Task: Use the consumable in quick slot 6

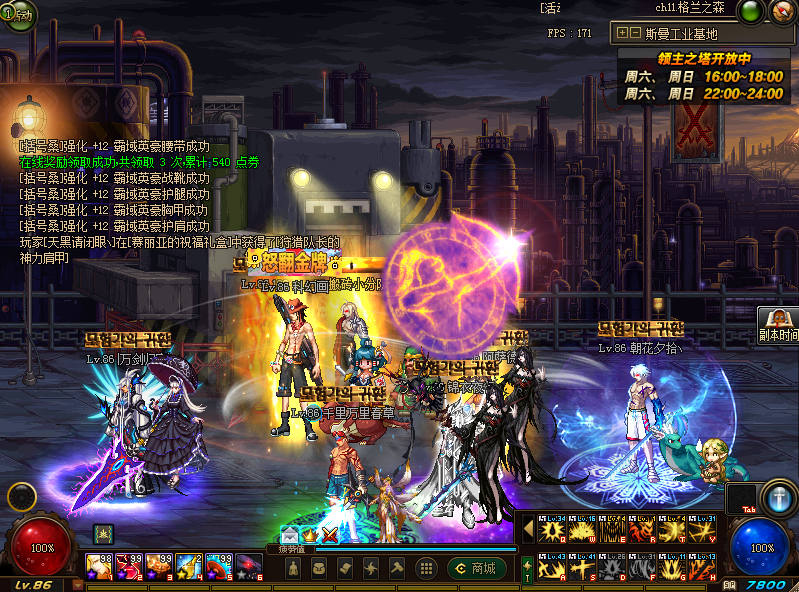Action: click(x=248, y=567)
